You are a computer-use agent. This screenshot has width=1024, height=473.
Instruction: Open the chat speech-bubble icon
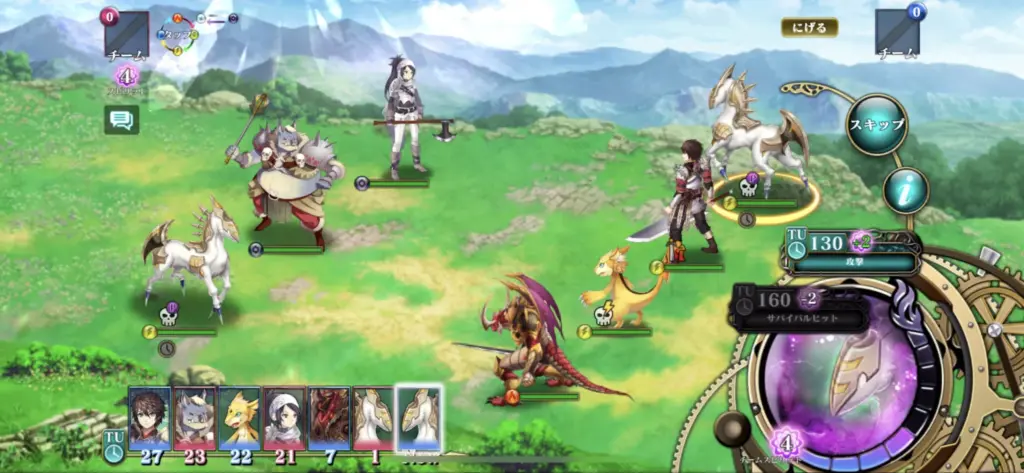click(x=122, y=120)
